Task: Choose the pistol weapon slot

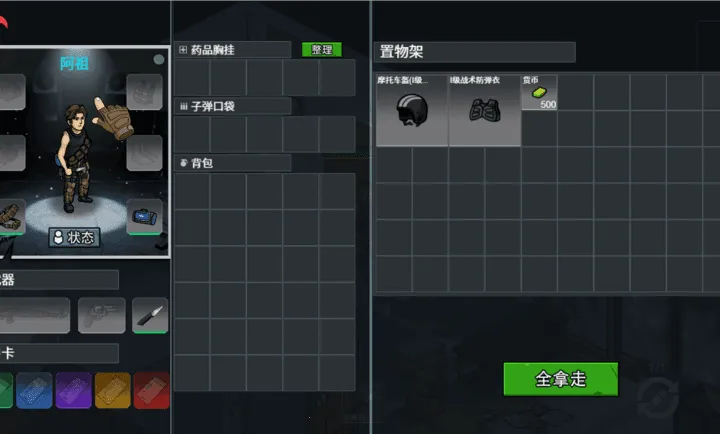Action: coord(102,316)
